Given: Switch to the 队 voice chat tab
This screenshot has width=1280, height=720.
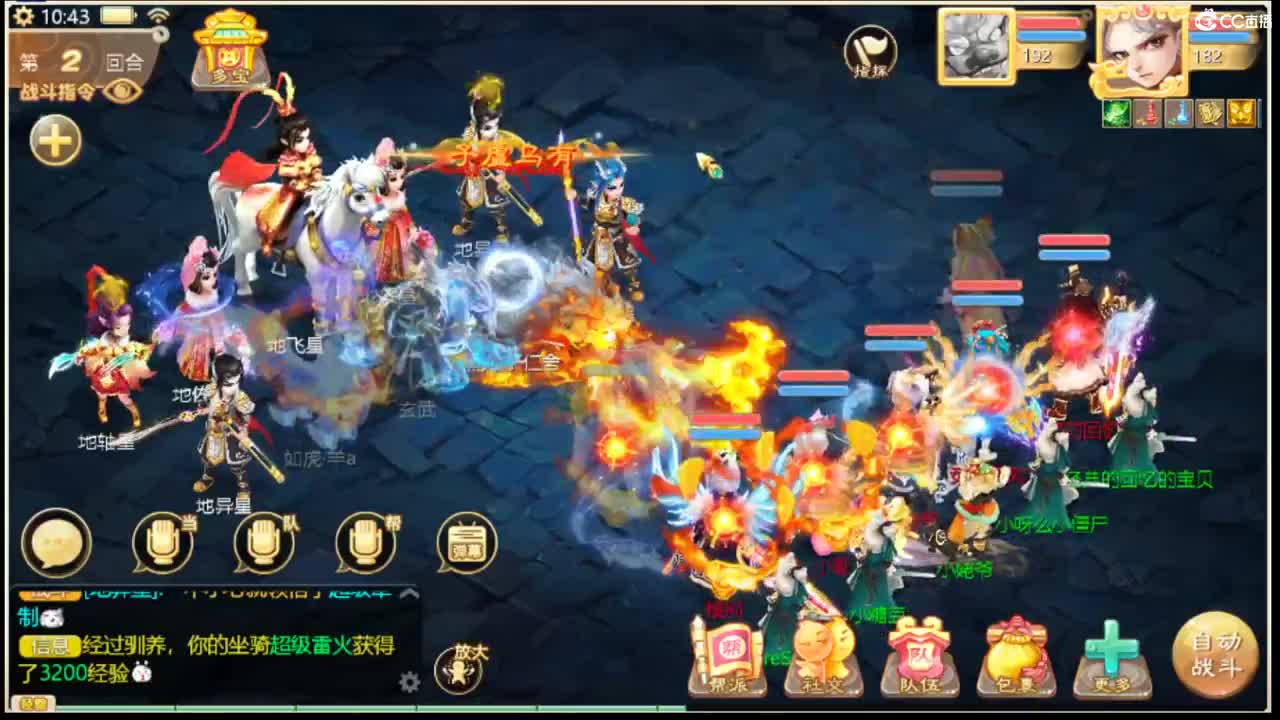Looking at the screenshot, I should pyautogui.click(x=264, y=541).
